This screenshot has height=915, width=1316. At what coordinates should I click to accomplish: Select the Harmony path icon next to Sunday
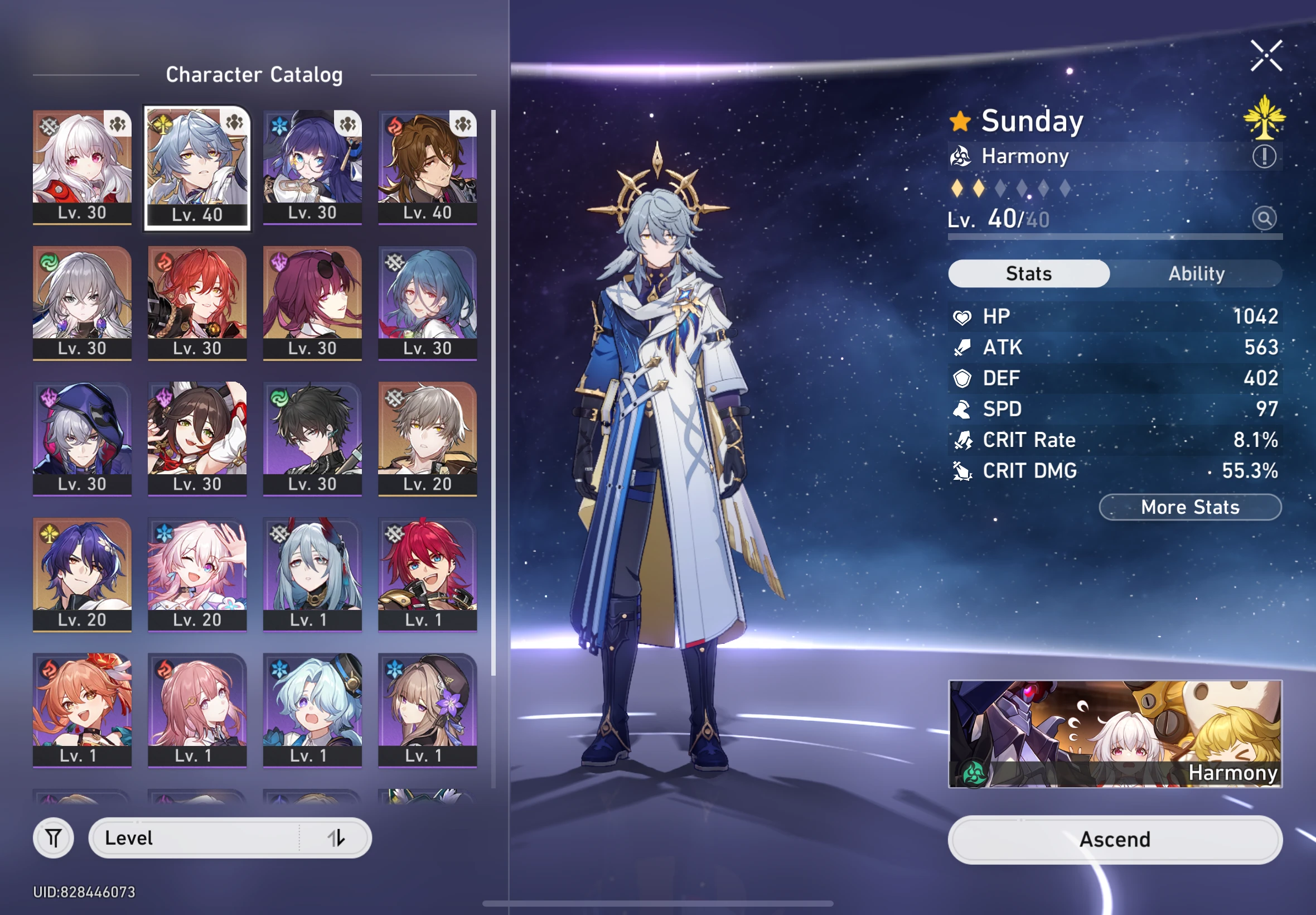962,156
